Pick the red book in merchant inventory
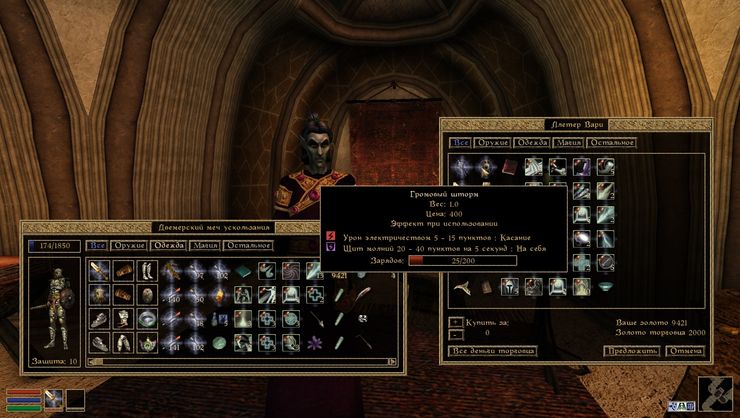The image size is (740, 418). point(508,167)
